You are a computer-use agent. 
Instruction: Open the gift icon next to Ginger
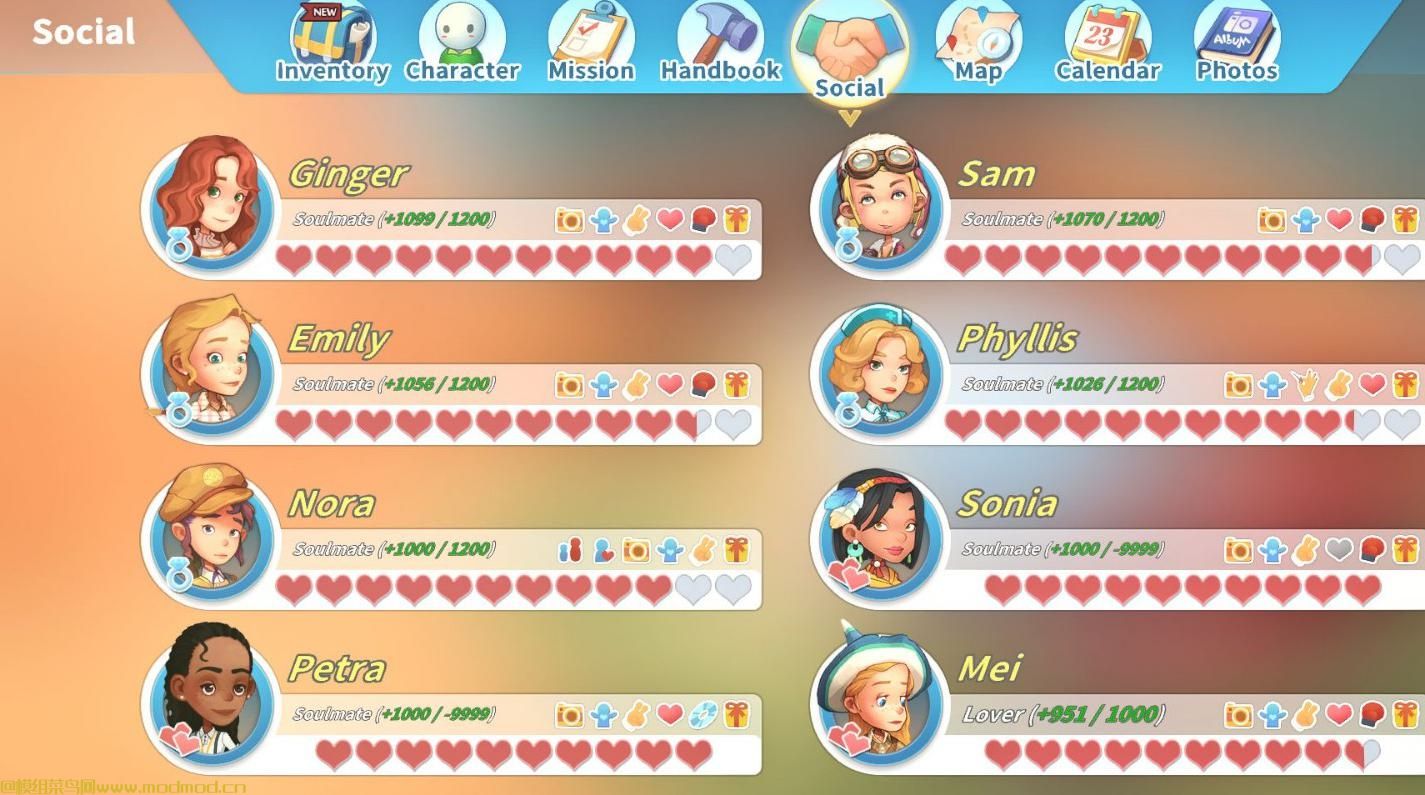tap(737, 219)
